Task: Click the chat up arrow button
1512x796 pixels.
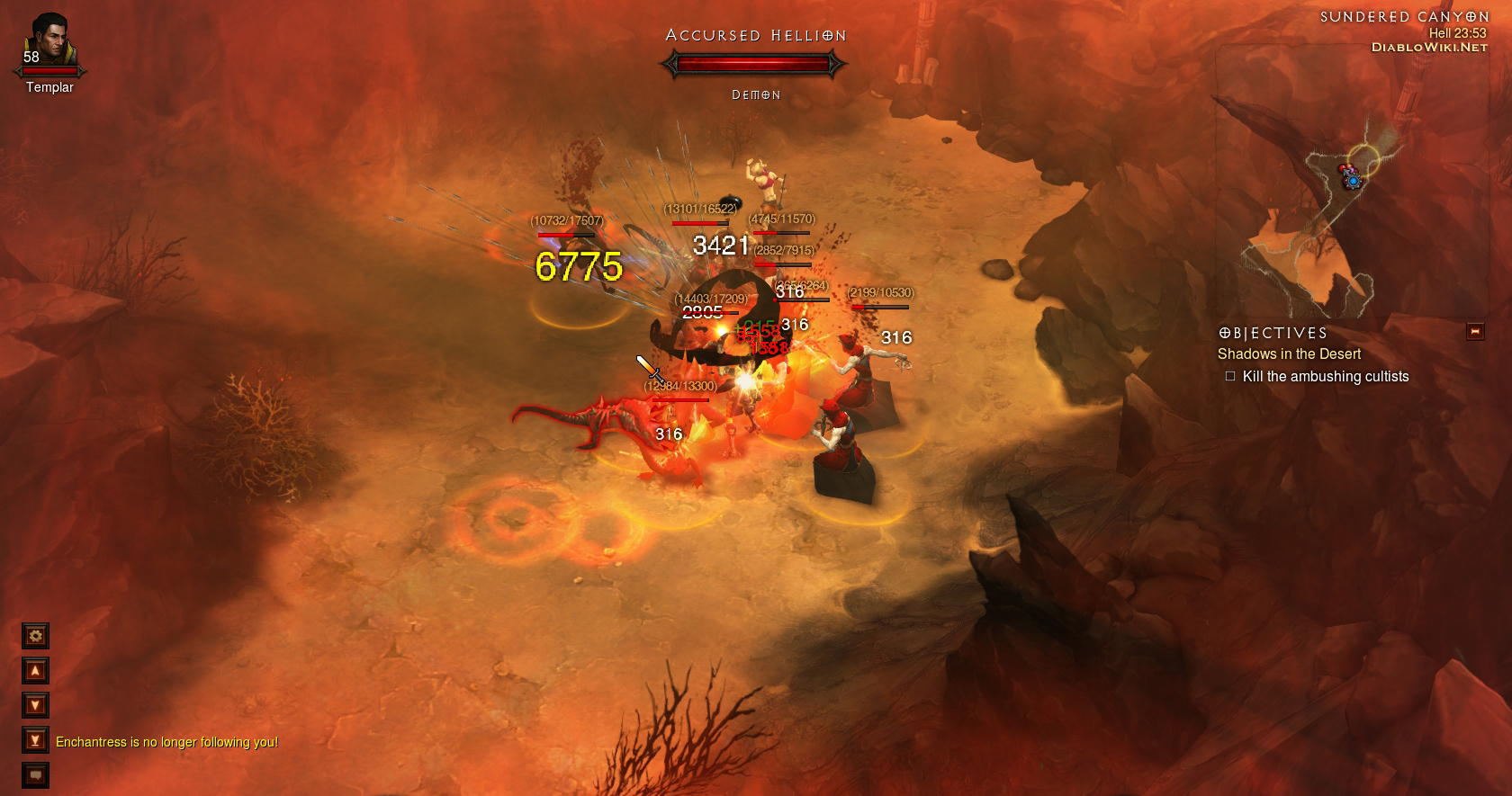Action: pos(35,671)
